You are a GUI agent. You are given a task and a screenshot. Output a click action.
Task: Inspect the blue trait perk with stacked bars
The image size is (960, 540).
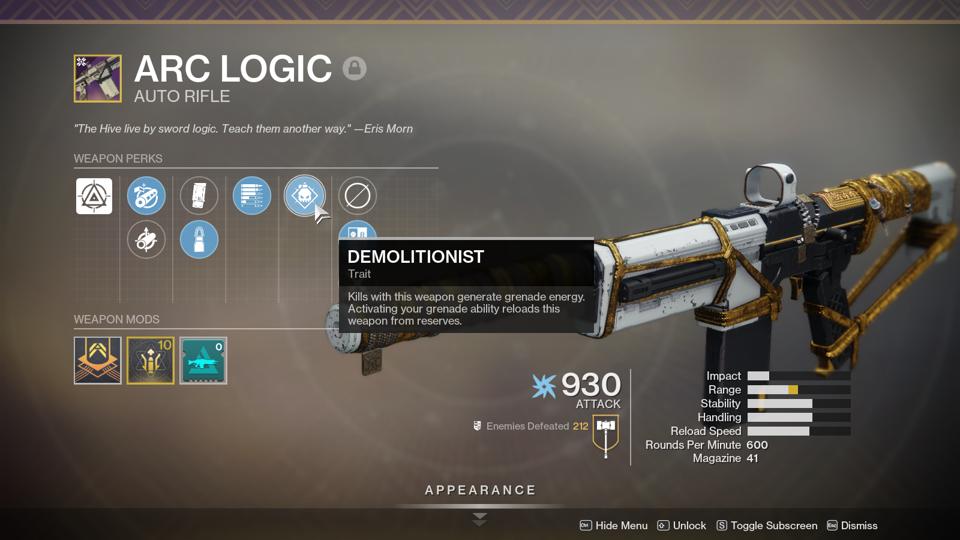pyautogui.click(x=251, y=196)
